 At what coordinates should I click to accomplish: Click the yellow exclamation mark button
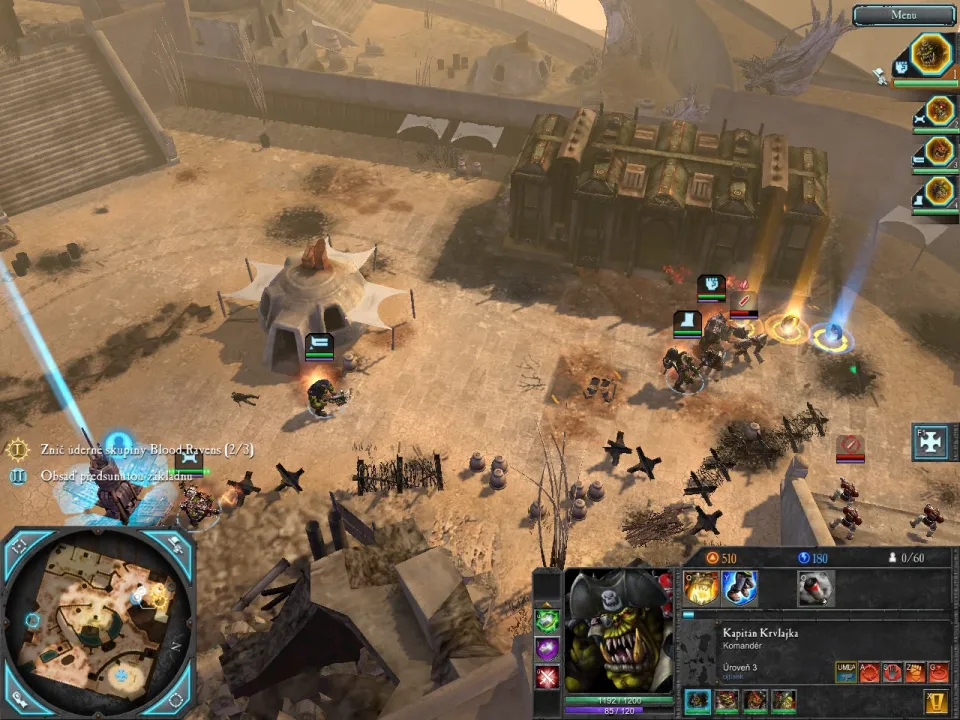pos(937,701)
